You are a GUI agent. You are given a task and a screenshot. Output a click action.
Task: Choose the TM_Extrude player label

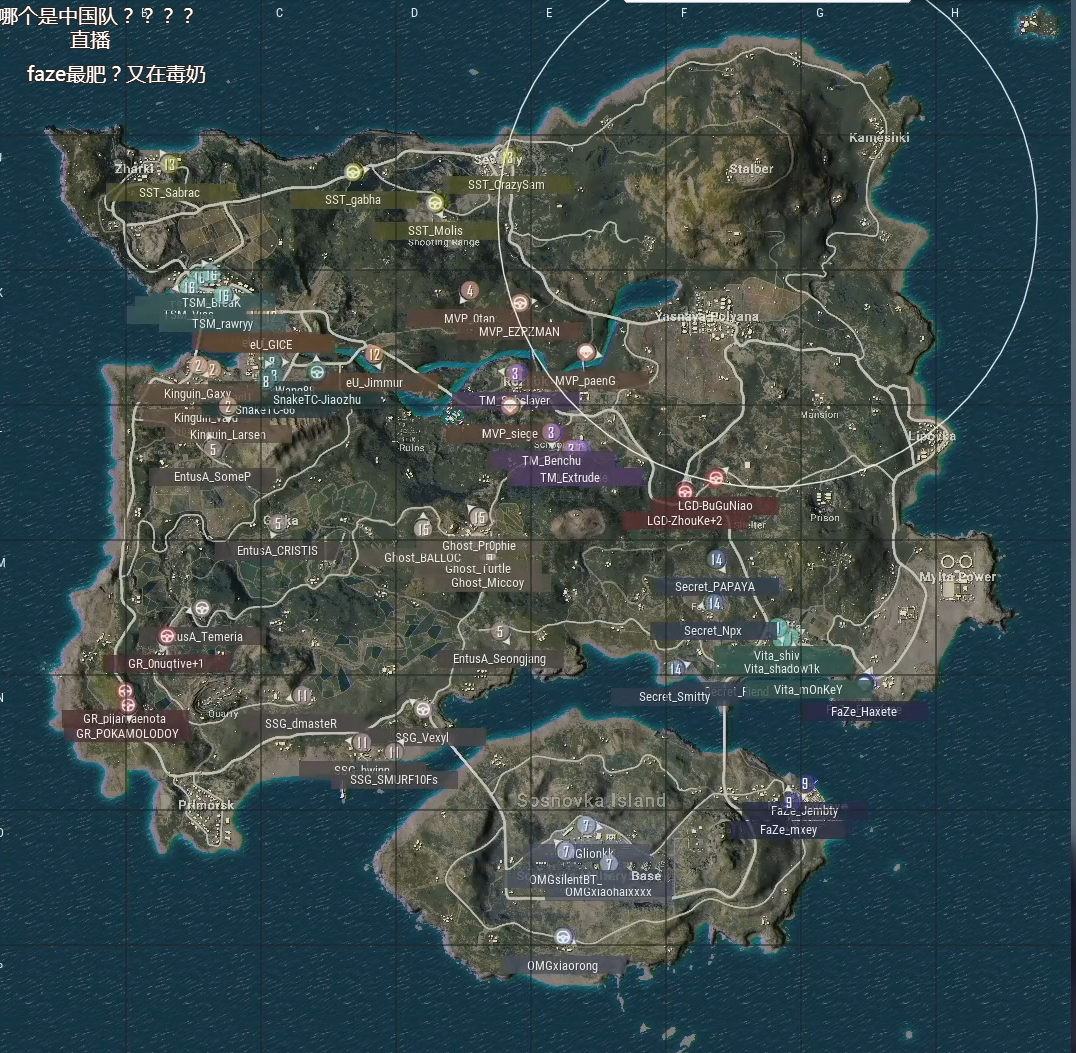[x=570, y=478]
